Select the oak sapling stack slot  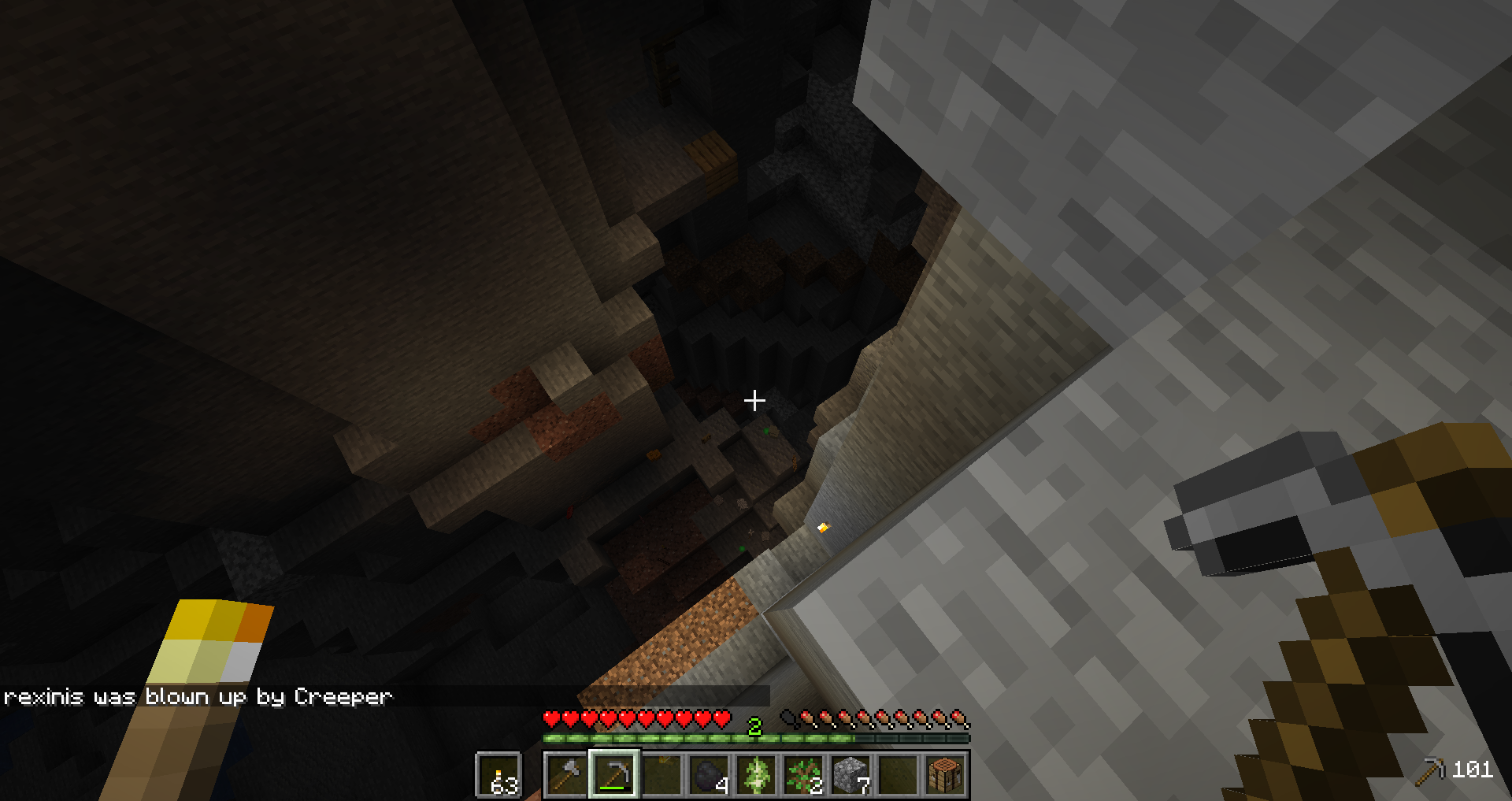(803, 774)
